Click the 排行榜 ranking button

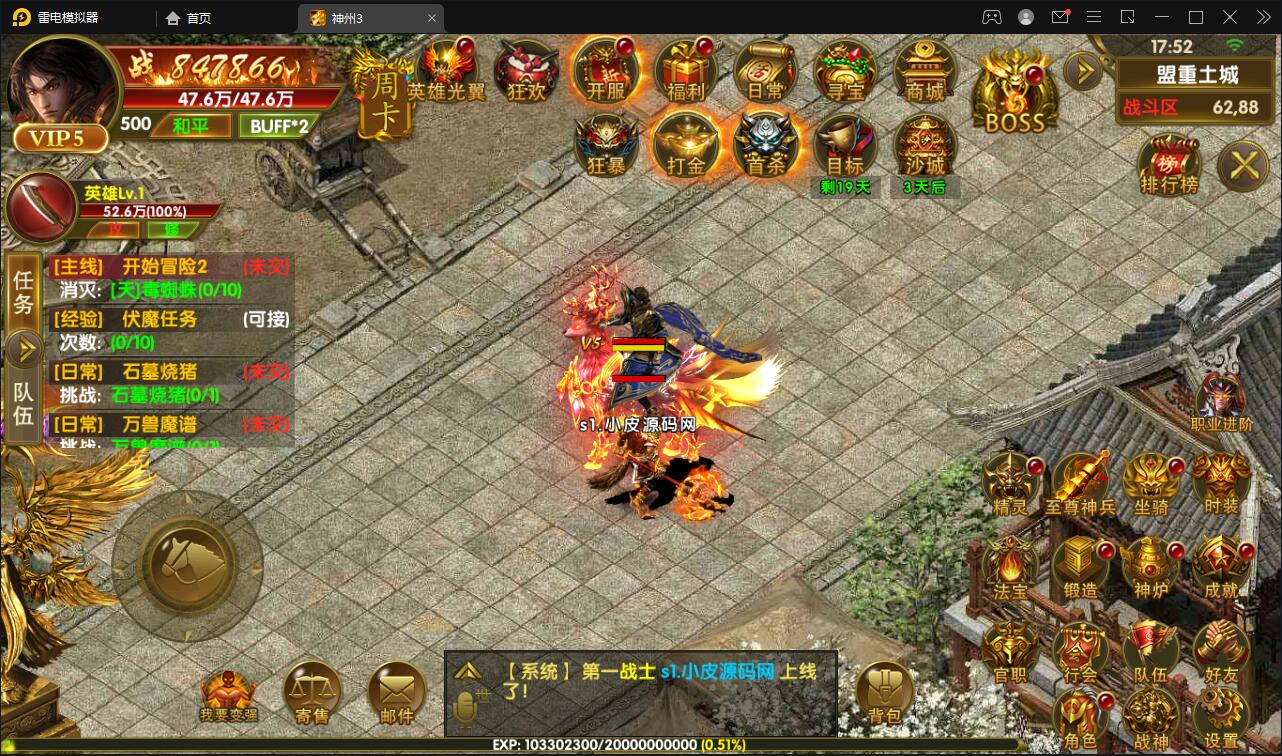pos(1168,164)
